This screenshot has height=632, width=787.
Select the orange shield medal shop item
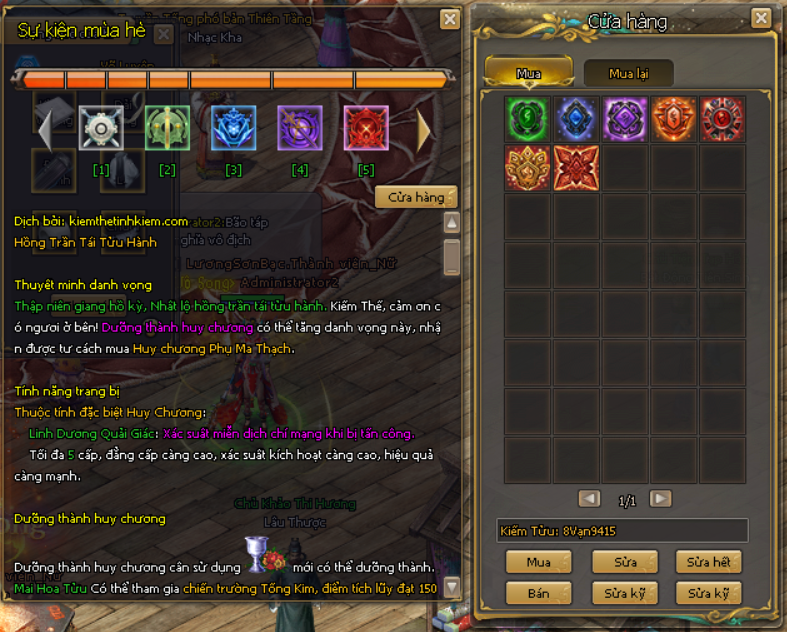click(x=674, y=119)
